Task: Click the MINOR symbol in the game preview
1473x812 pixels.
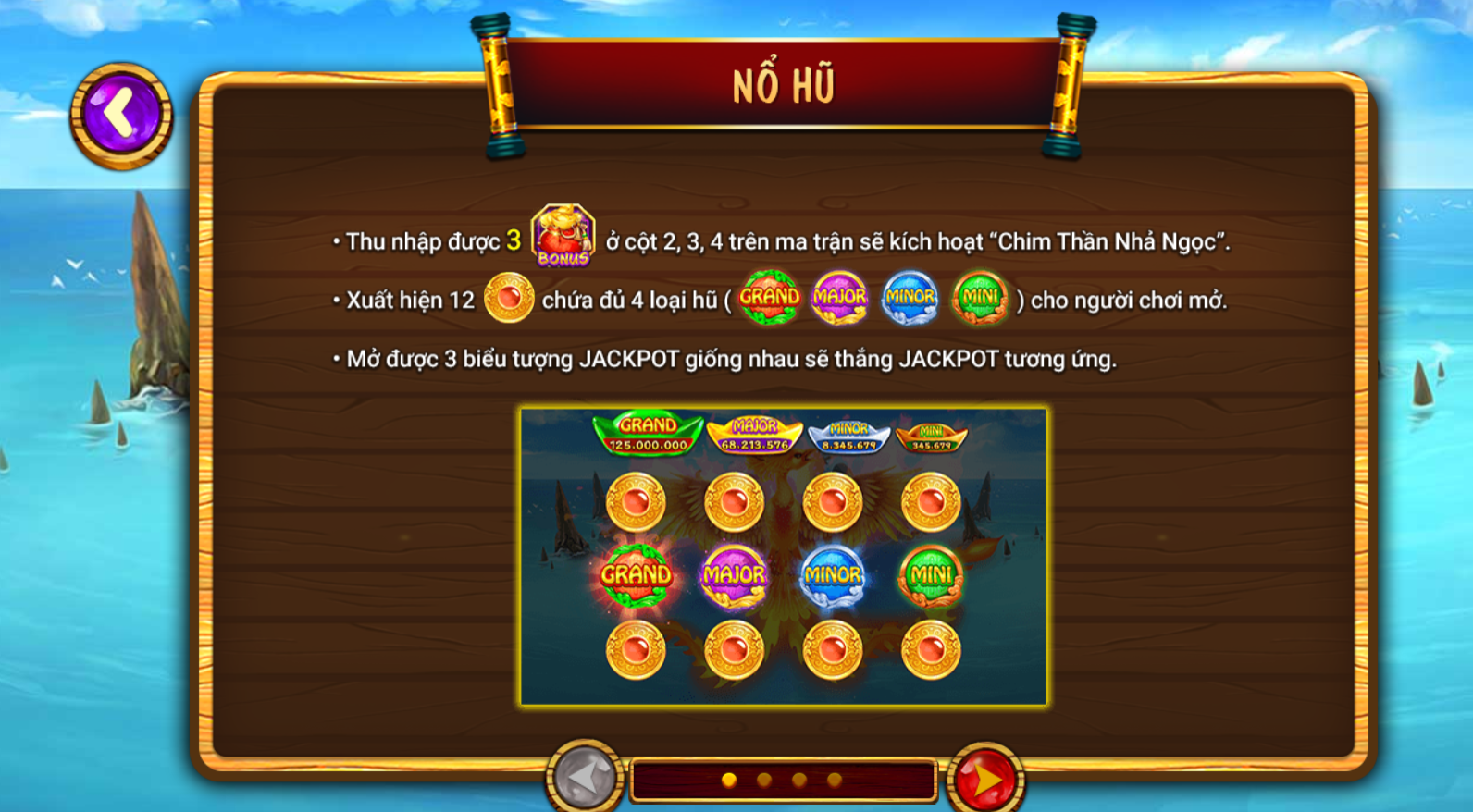Action: pos(834,575)
